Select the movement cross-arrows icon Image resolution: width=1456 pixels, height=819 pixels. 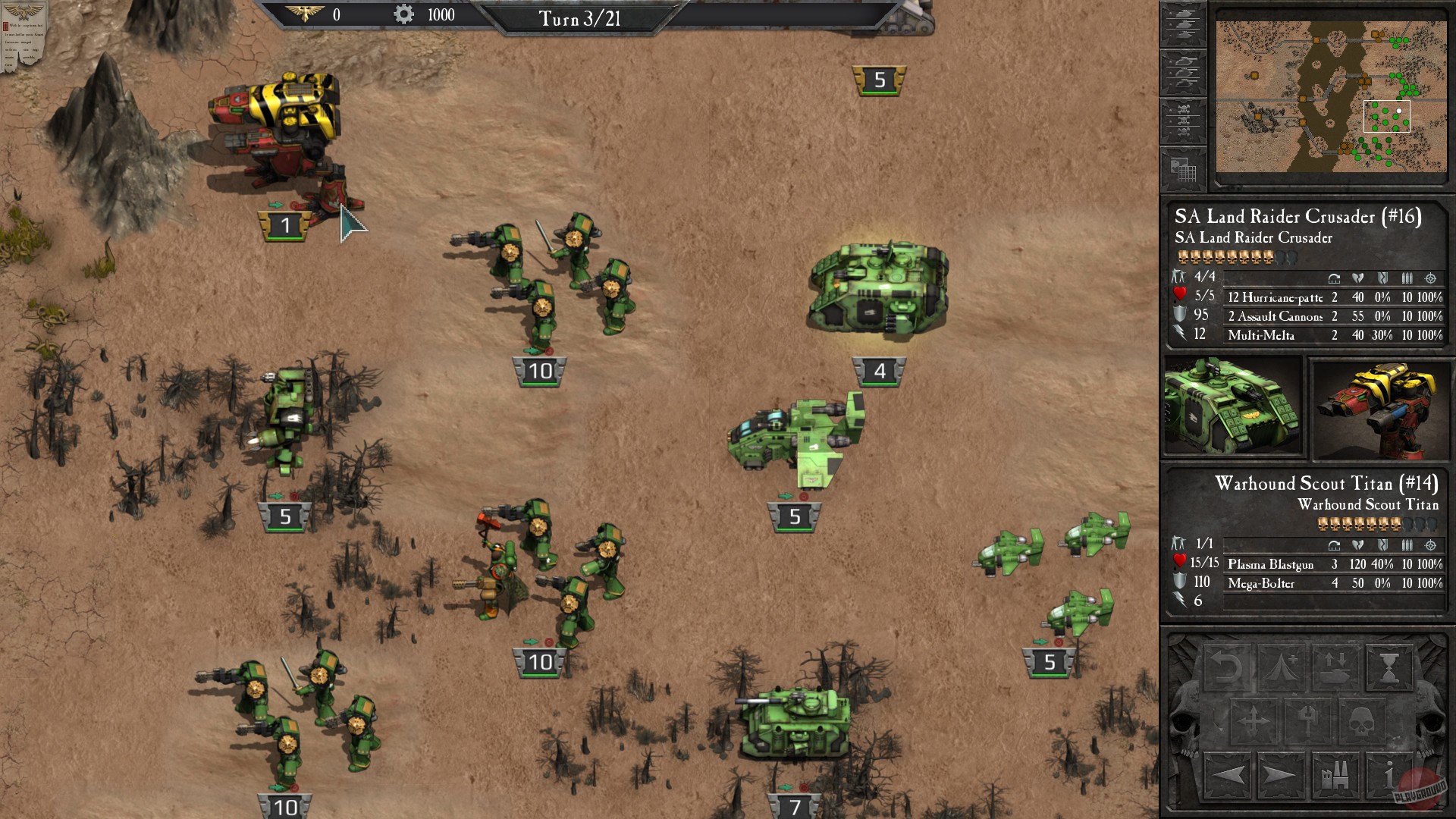tap(1253, 721)
